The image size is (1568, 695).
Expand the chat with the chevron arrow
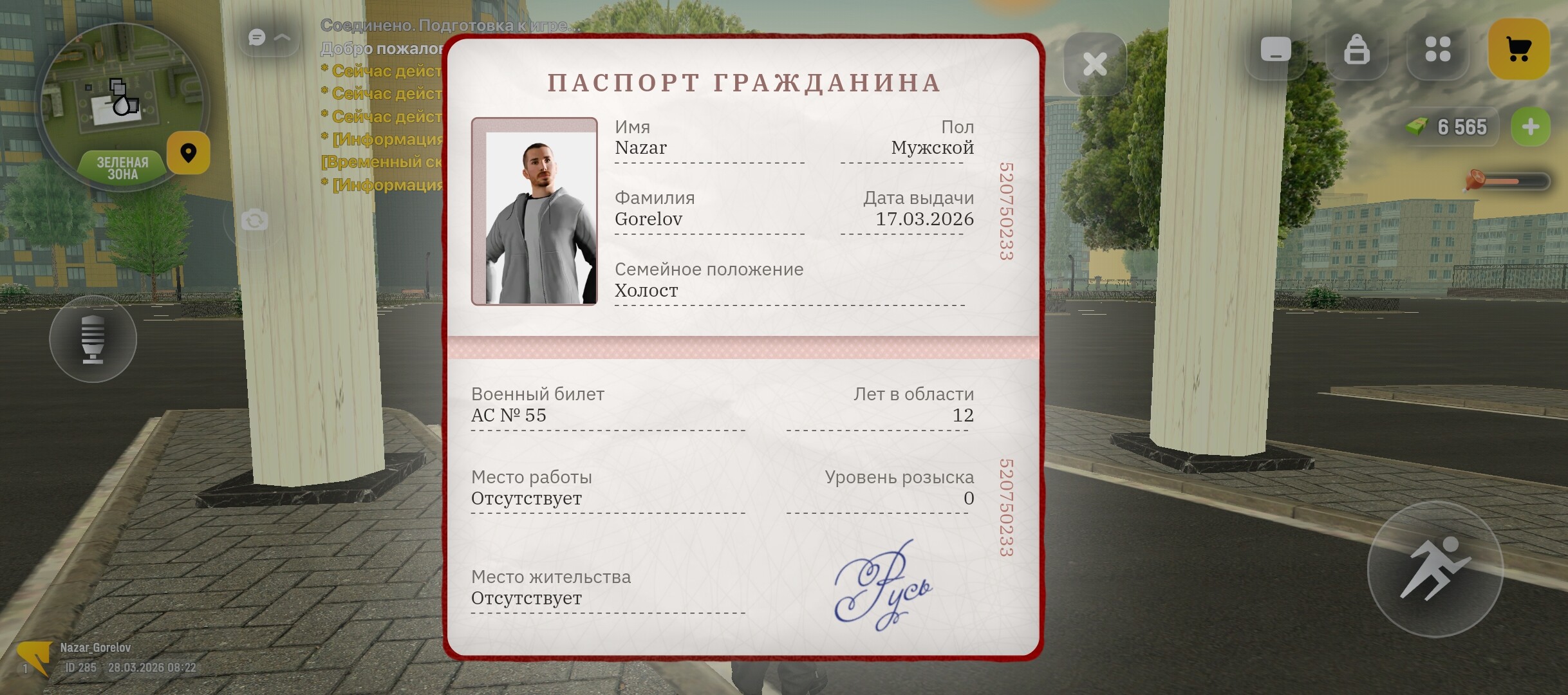click(x=281, y=37)
